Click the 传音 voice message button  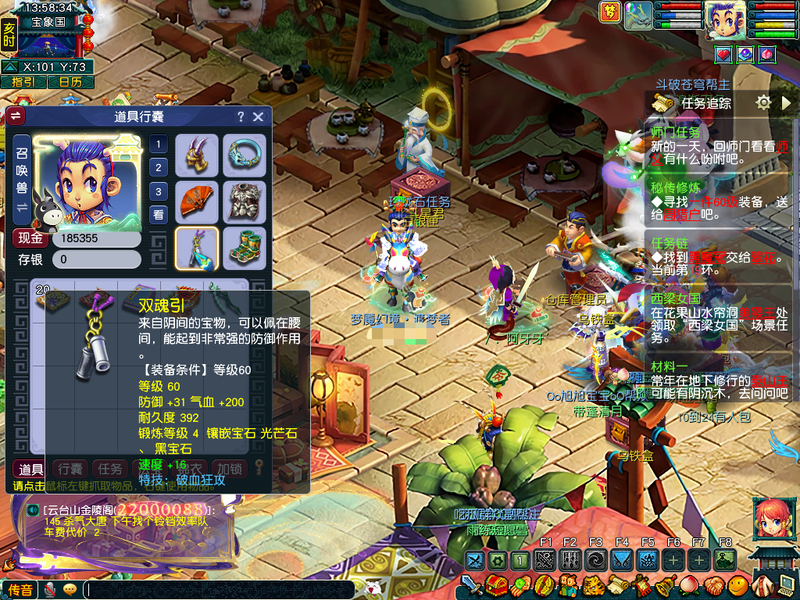click(20, 590)
